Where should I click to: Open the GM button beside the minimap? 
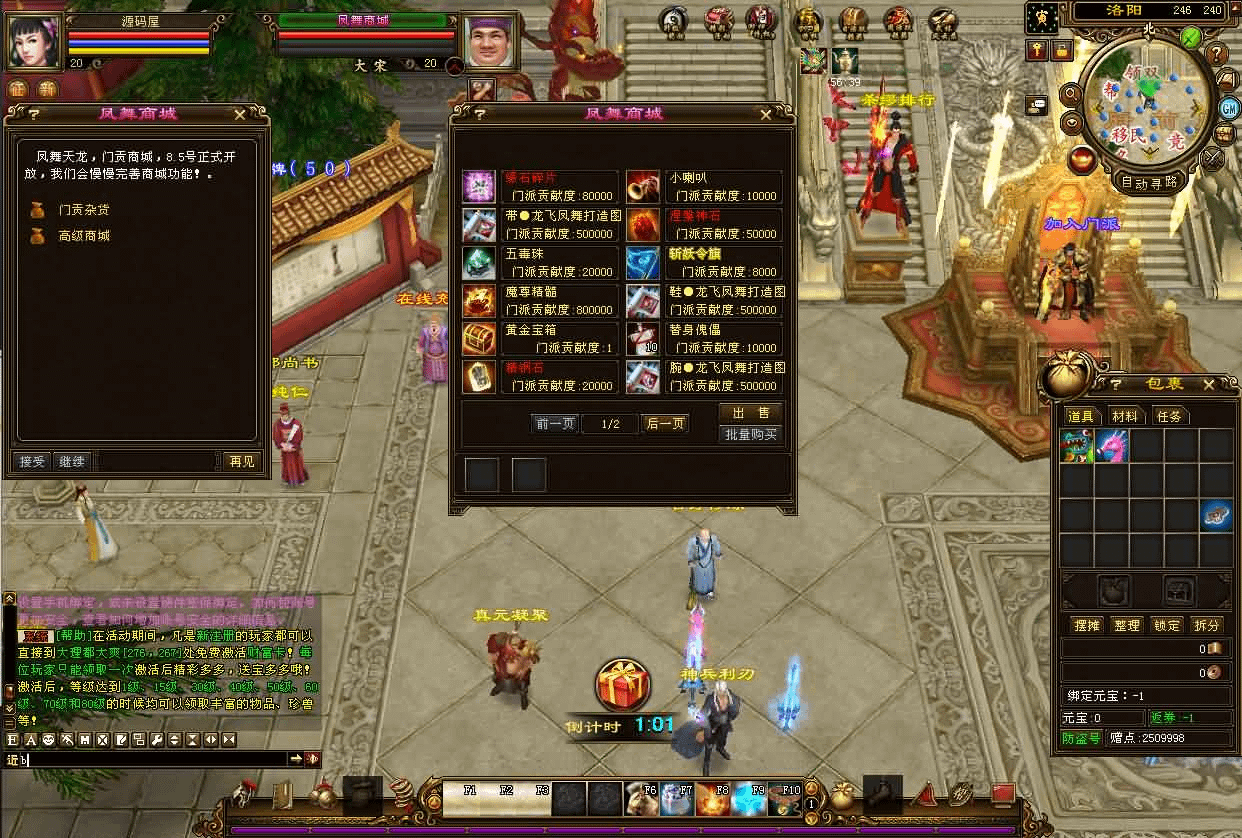click(x=1229, y=108)
